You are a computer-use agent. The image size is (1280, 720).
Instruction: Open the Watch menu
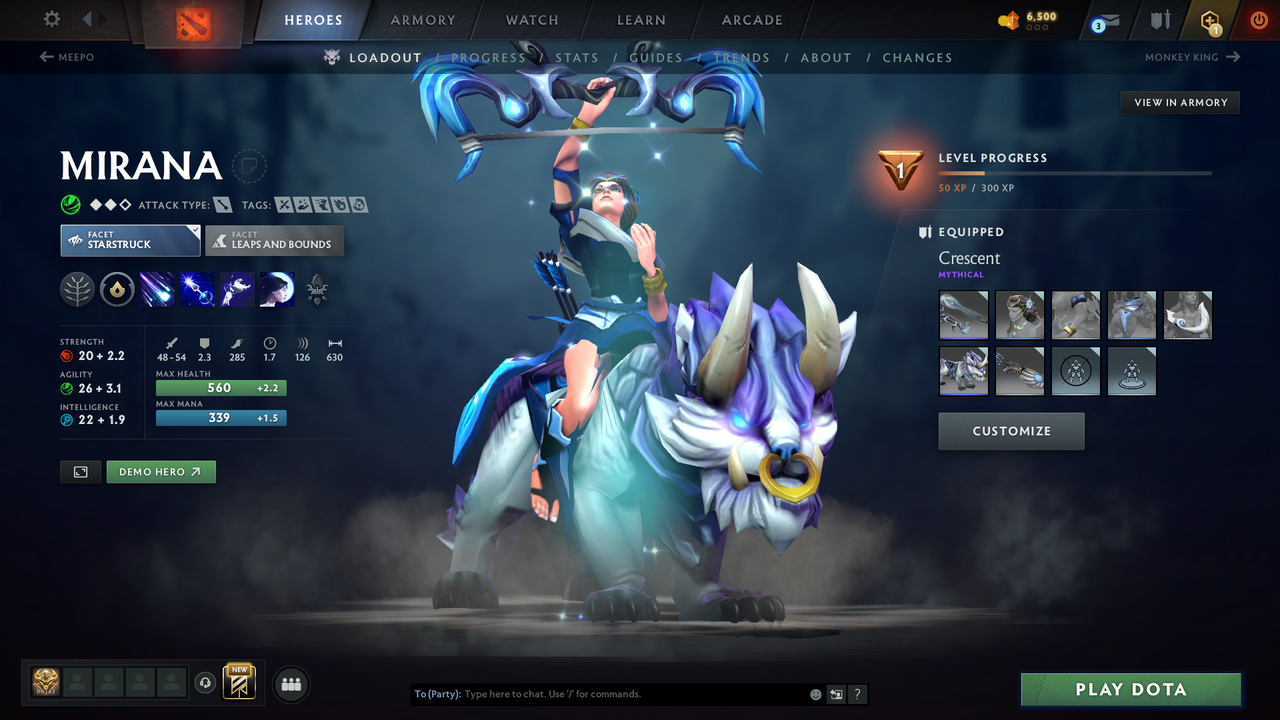(531, 19)
